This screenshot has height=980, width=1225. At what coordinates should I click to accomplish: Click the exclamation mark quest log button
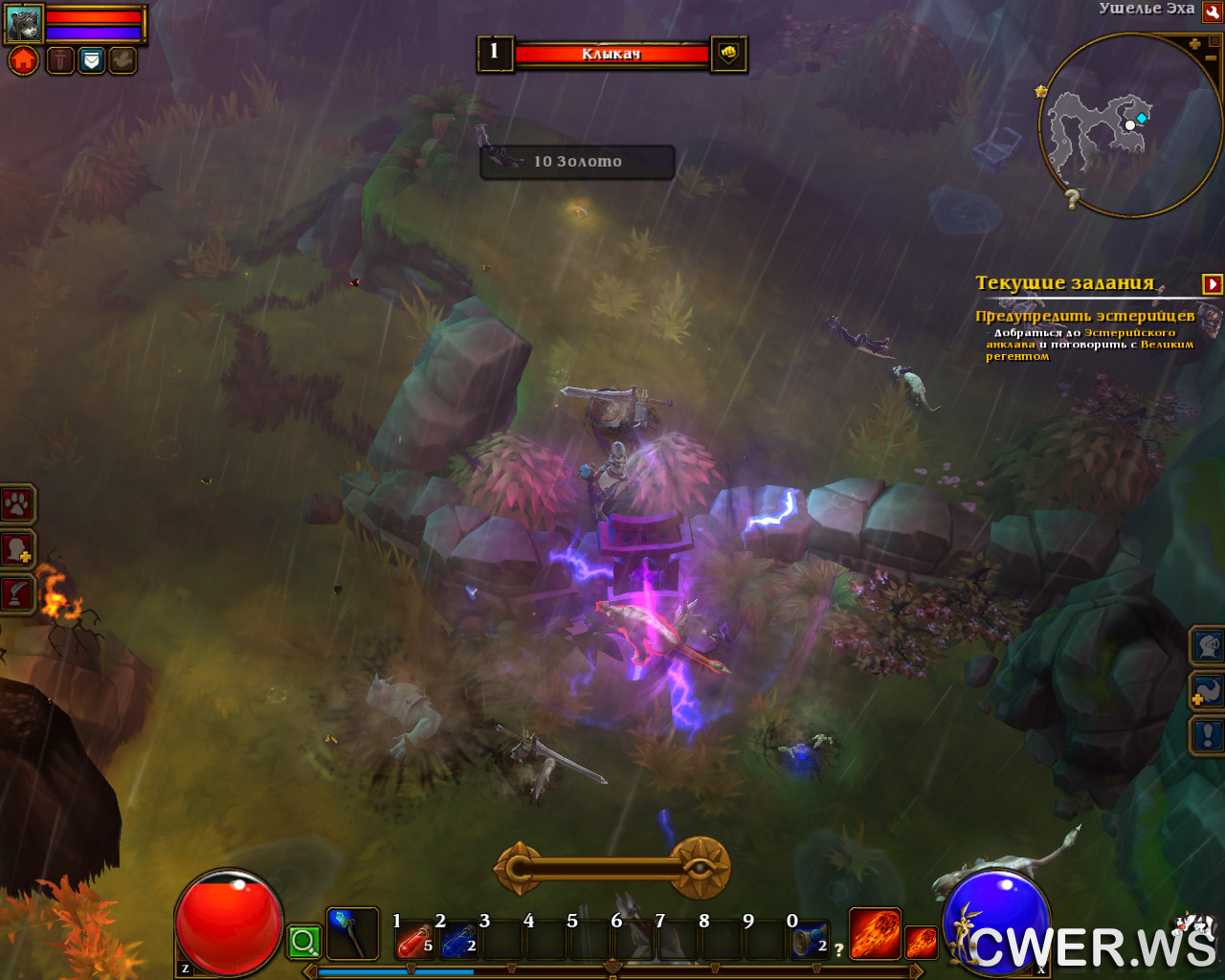tap(1208, 735)
